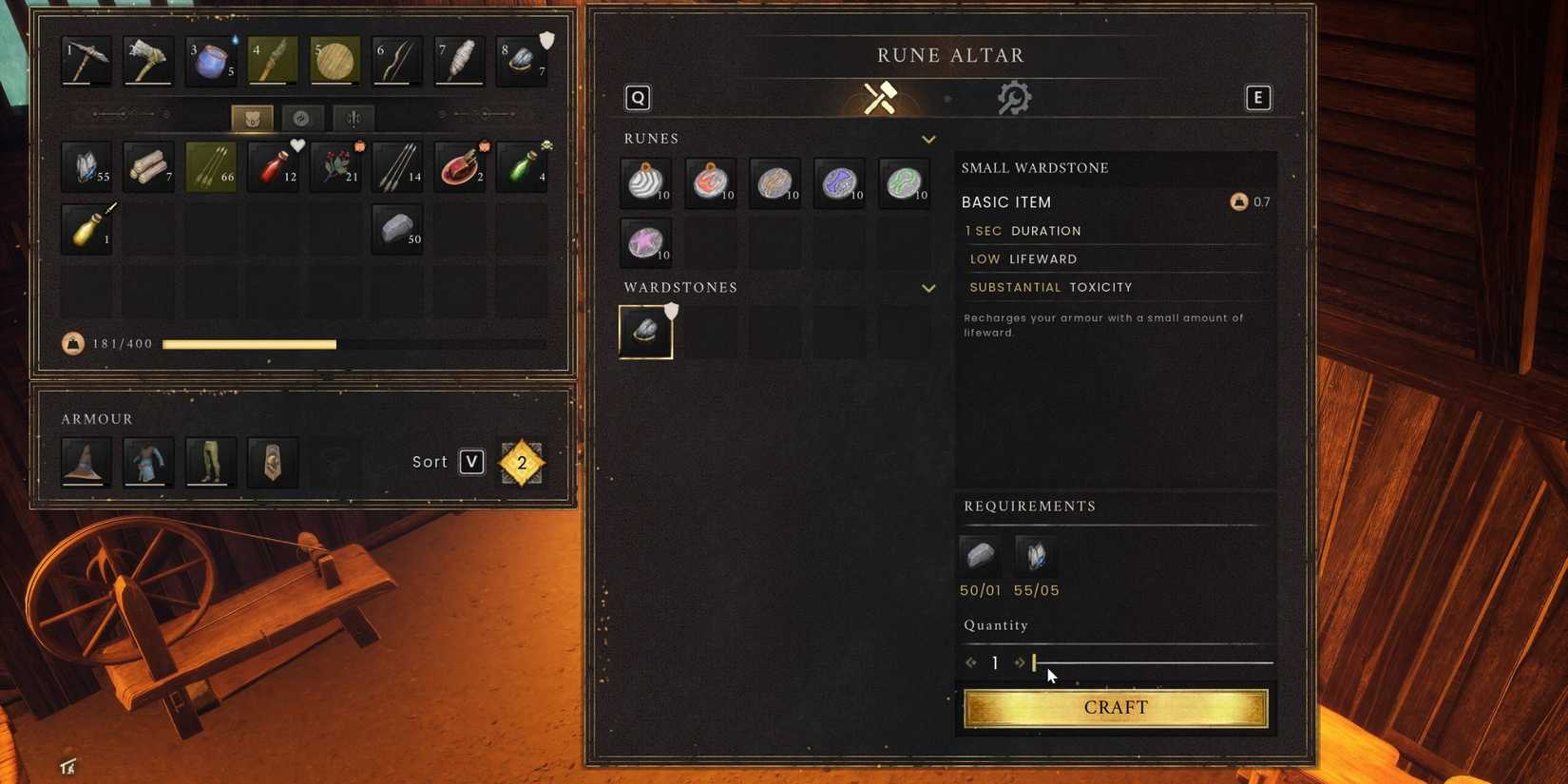Select the purple rune

(x=838, y=182)
